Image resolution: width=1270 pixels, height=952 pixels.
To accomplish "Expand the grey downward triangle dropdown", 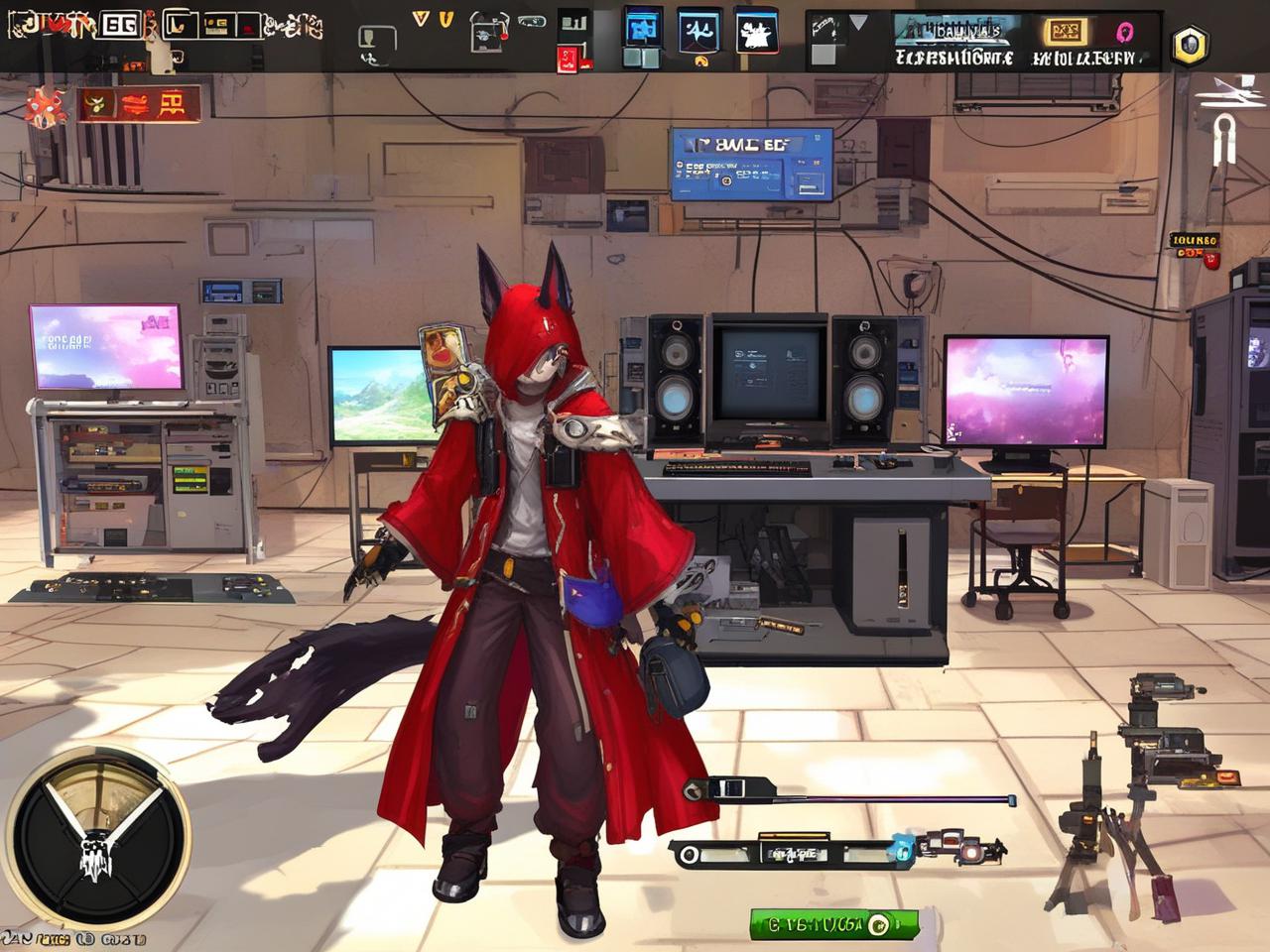I will 858,22.
